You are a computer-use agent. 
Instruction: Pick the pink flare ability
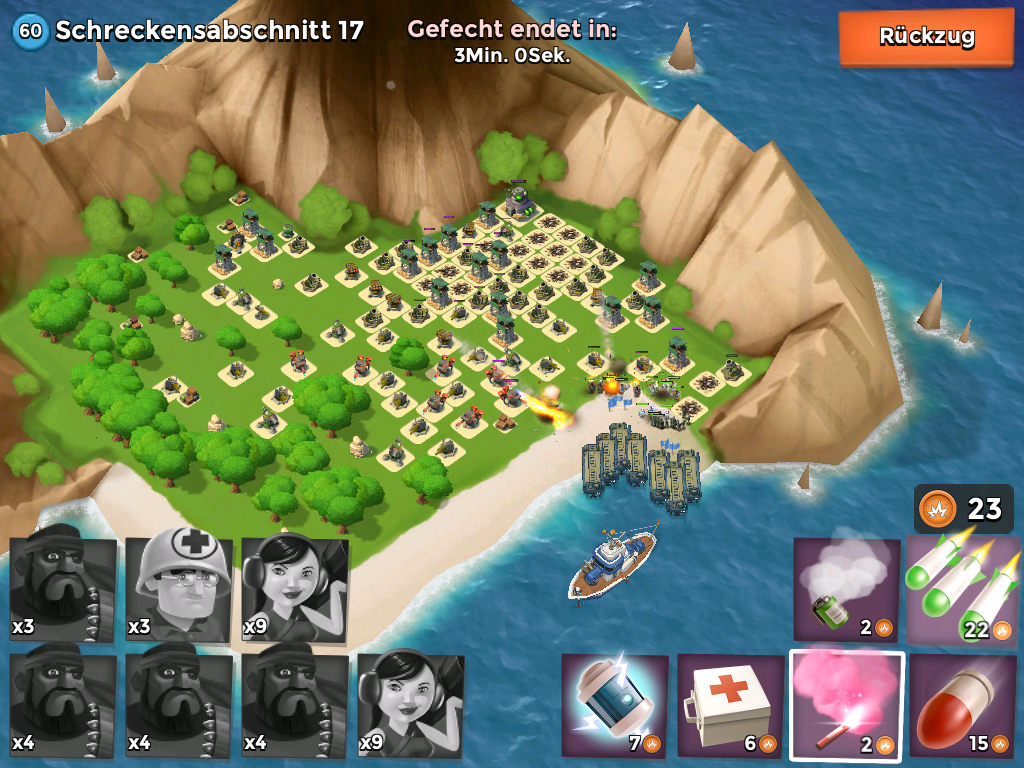pos(847,705)
